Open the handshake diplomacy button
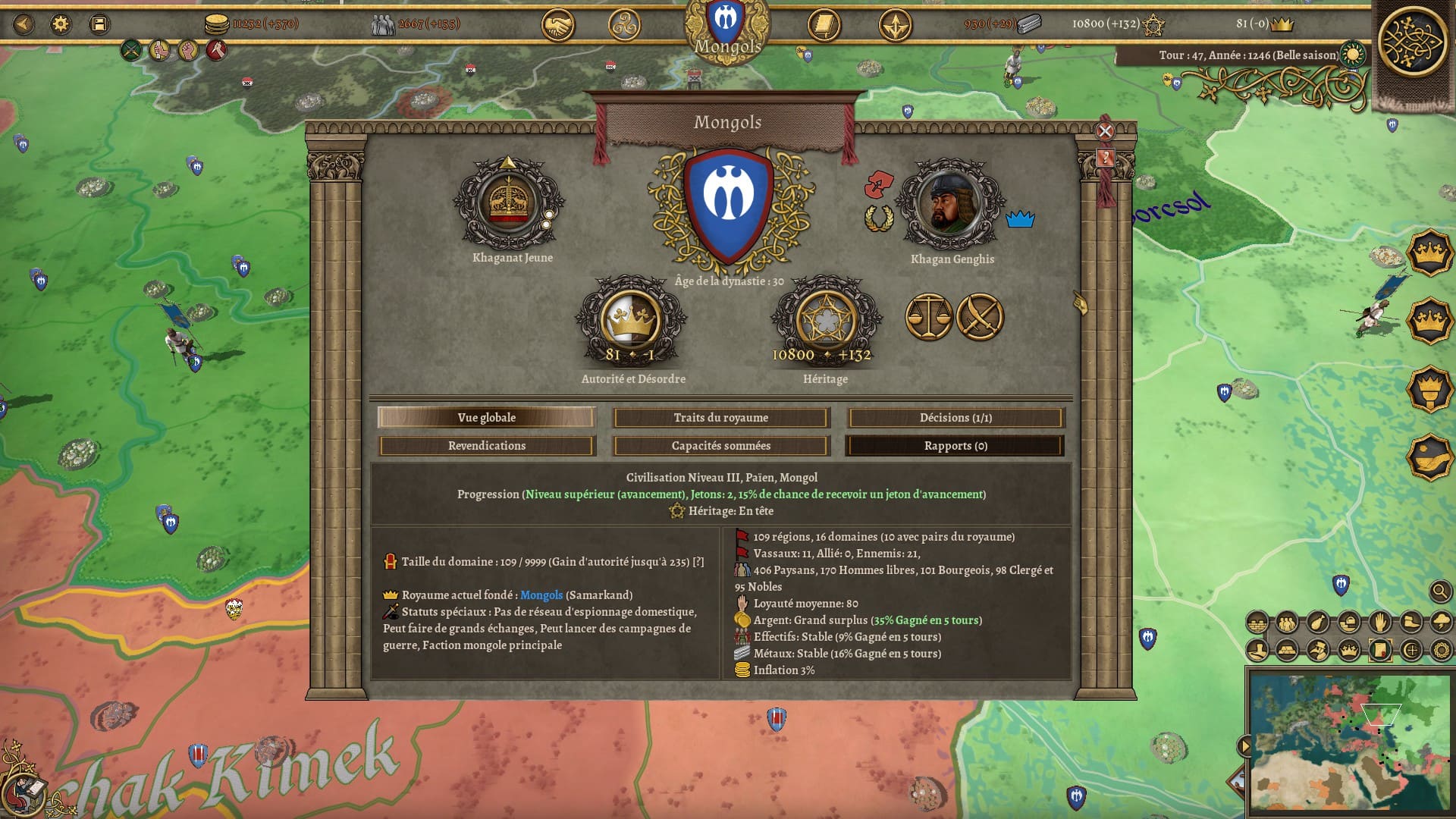 pos(557,26)
